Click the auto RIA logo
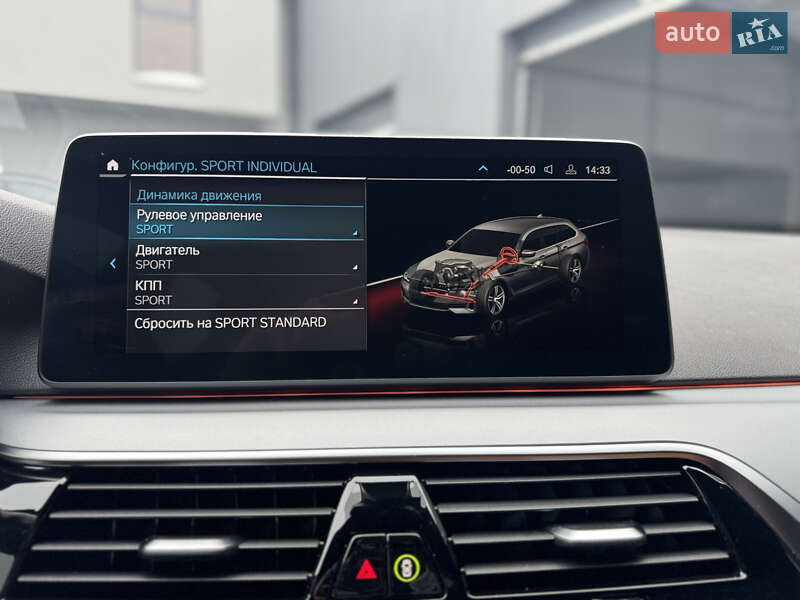The width and height of the screenshot is (800, 600). (x=721, y=33)
